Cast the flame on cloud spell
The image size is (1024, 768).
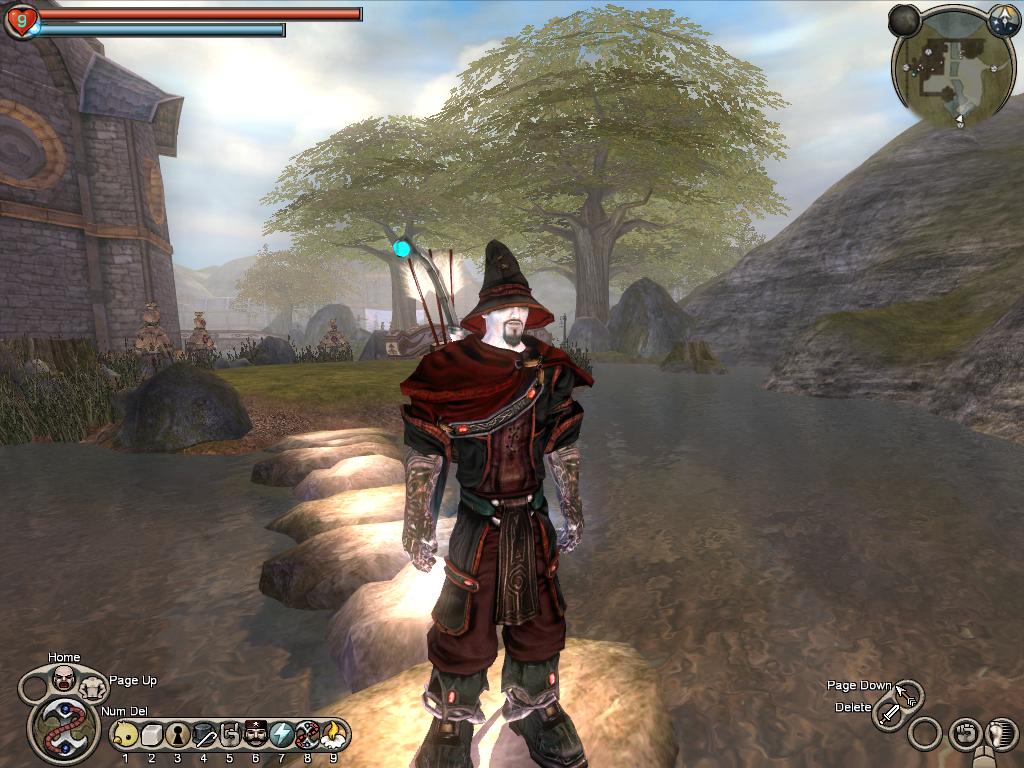[x=333, y=736]
